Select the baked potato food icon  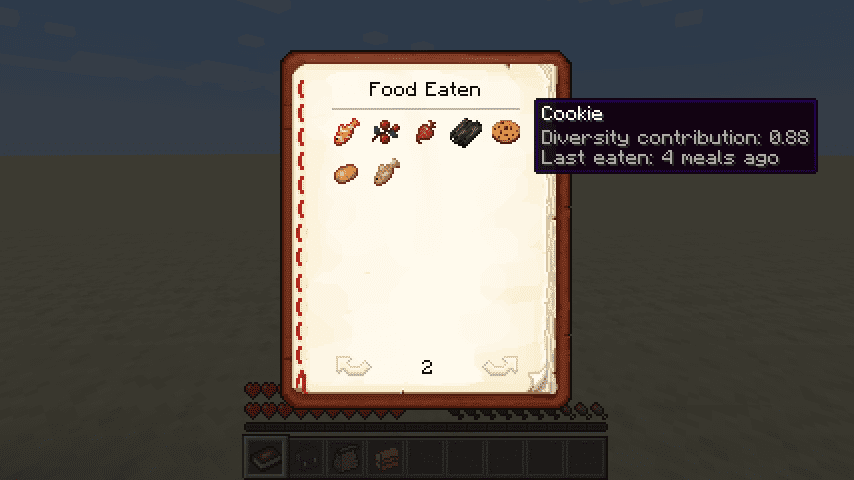click(x=347, y=172)
